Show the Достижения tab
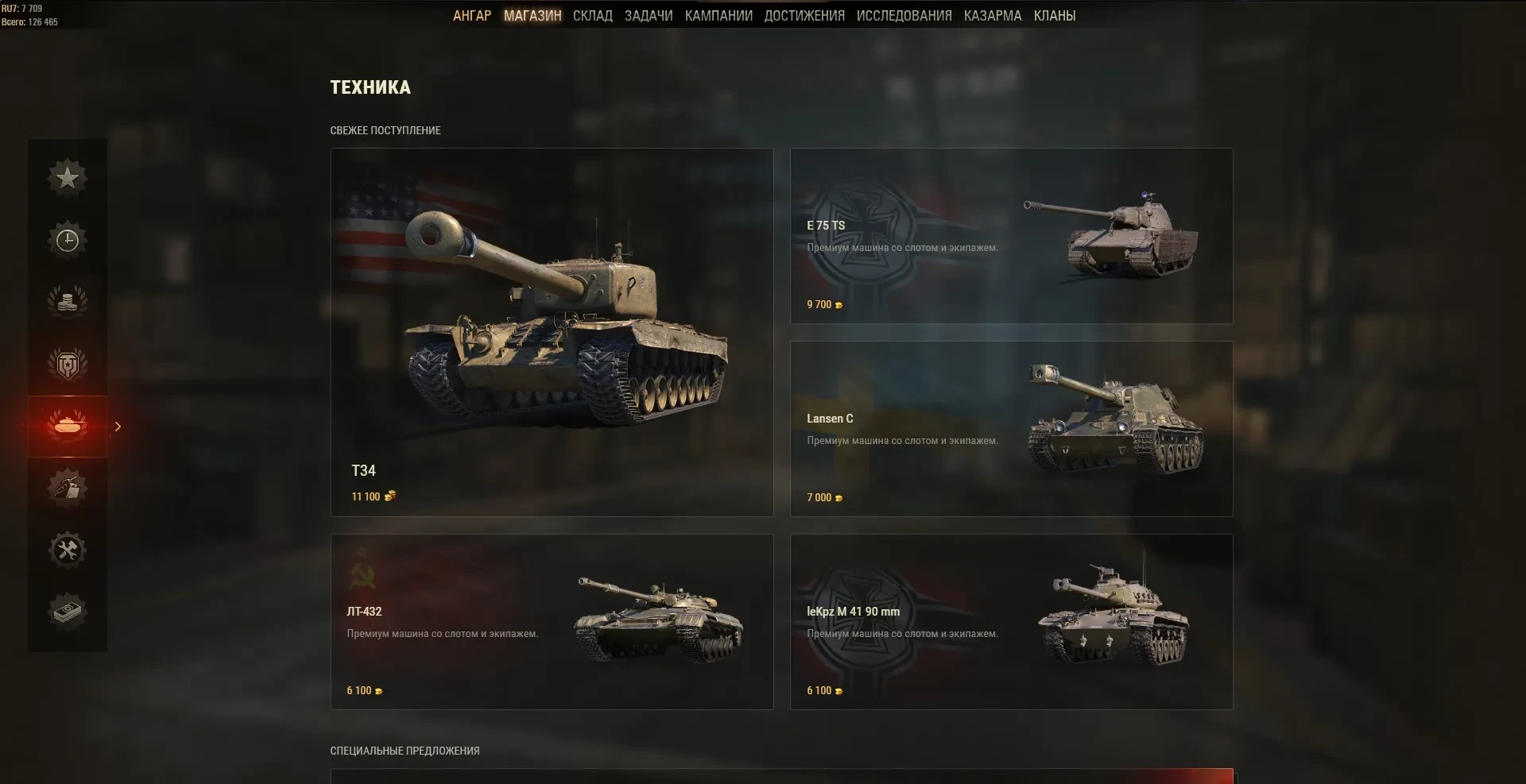This screenshot has height=784, width=1526. (x=804, y=16)
